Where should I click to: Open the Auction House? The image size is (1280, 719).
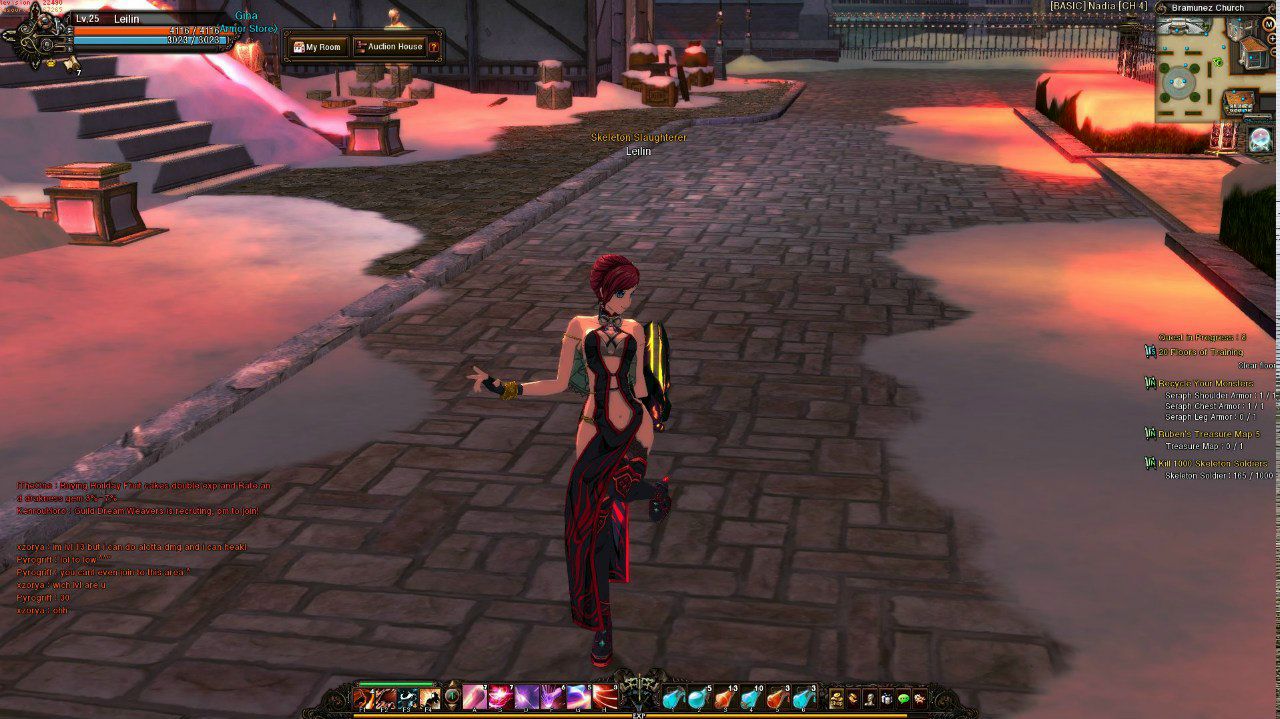tap(389, 47)
